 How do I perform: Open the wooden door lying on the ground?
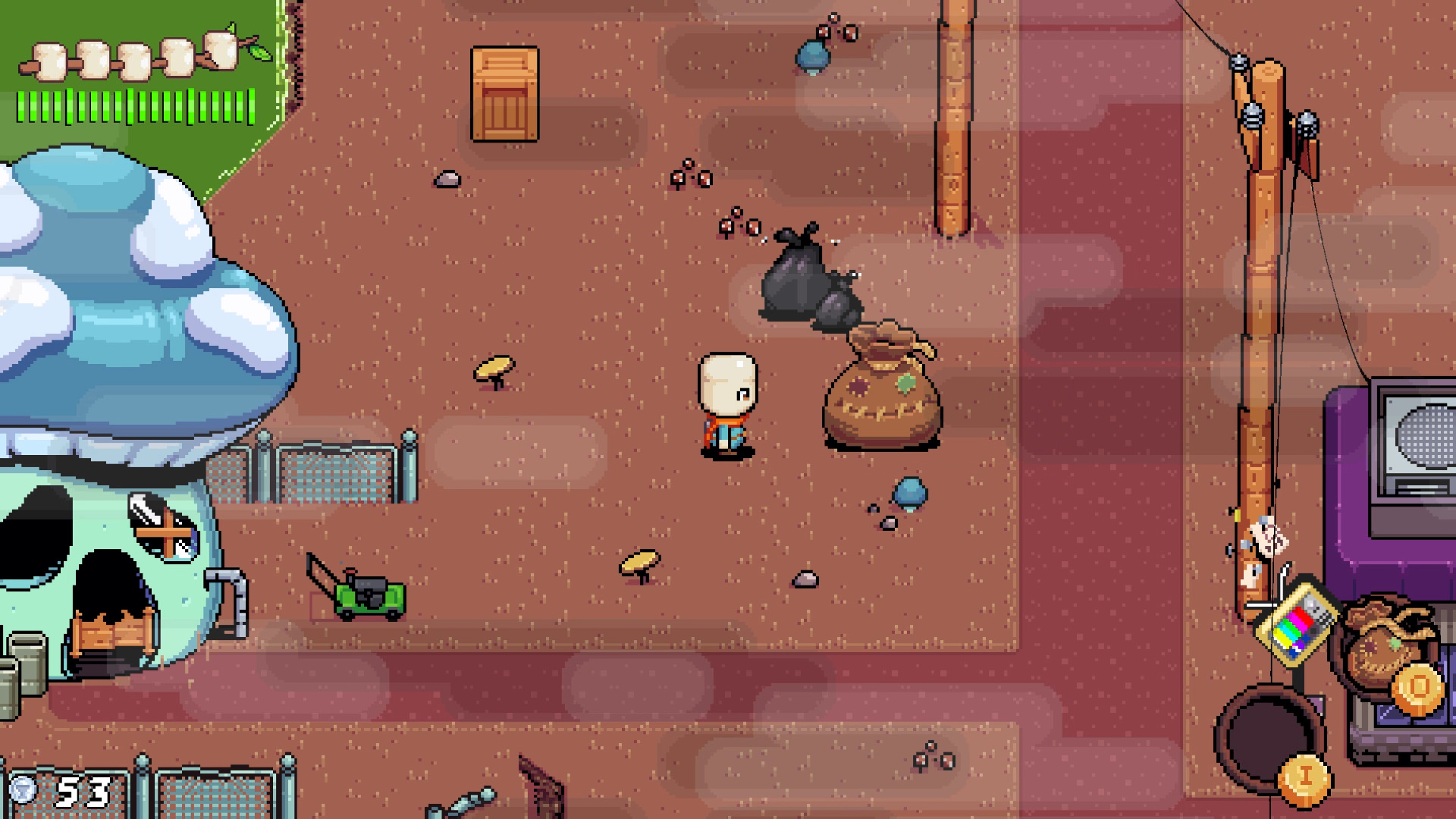[x=504, y=95]
